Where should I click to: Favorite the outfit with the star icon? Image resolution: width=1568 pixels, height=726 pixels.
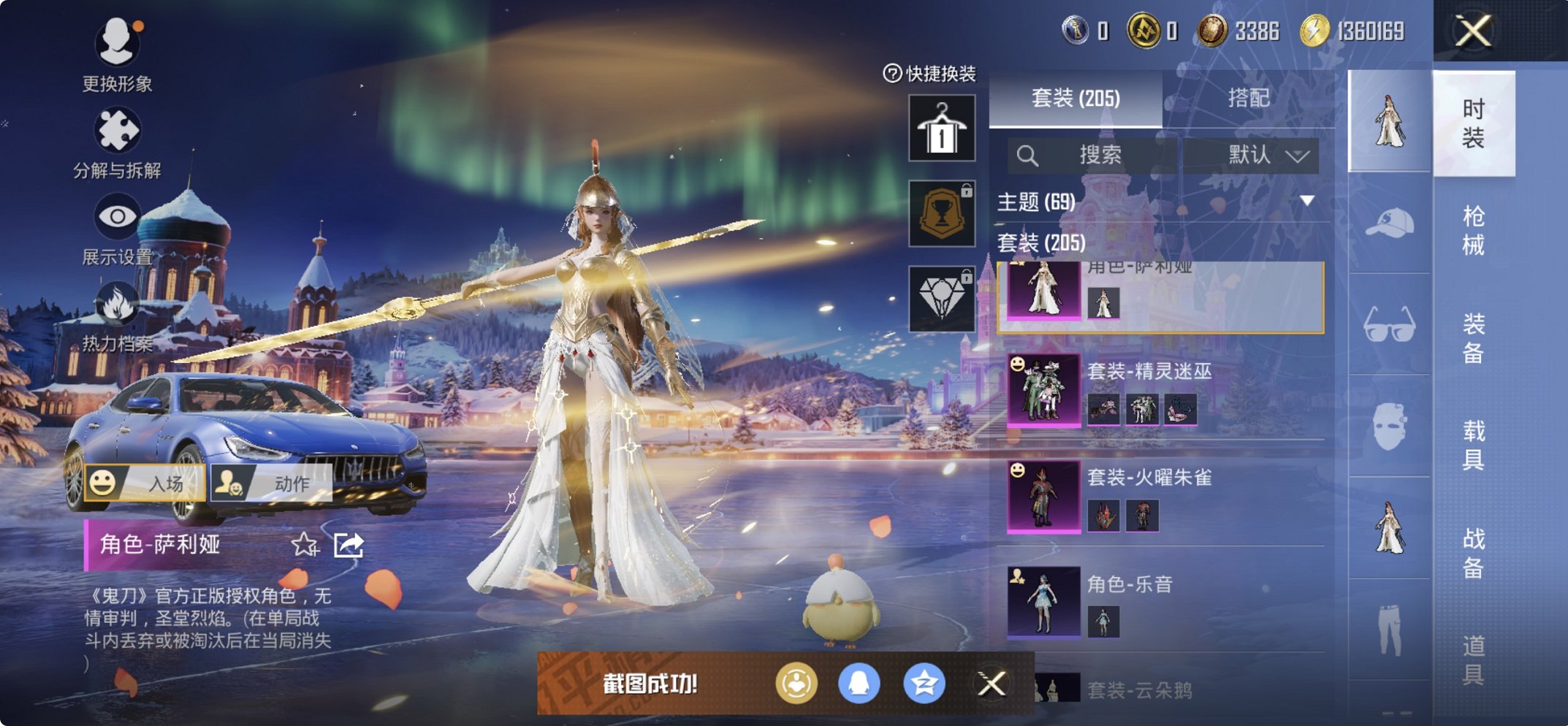[x=305, y=544]
